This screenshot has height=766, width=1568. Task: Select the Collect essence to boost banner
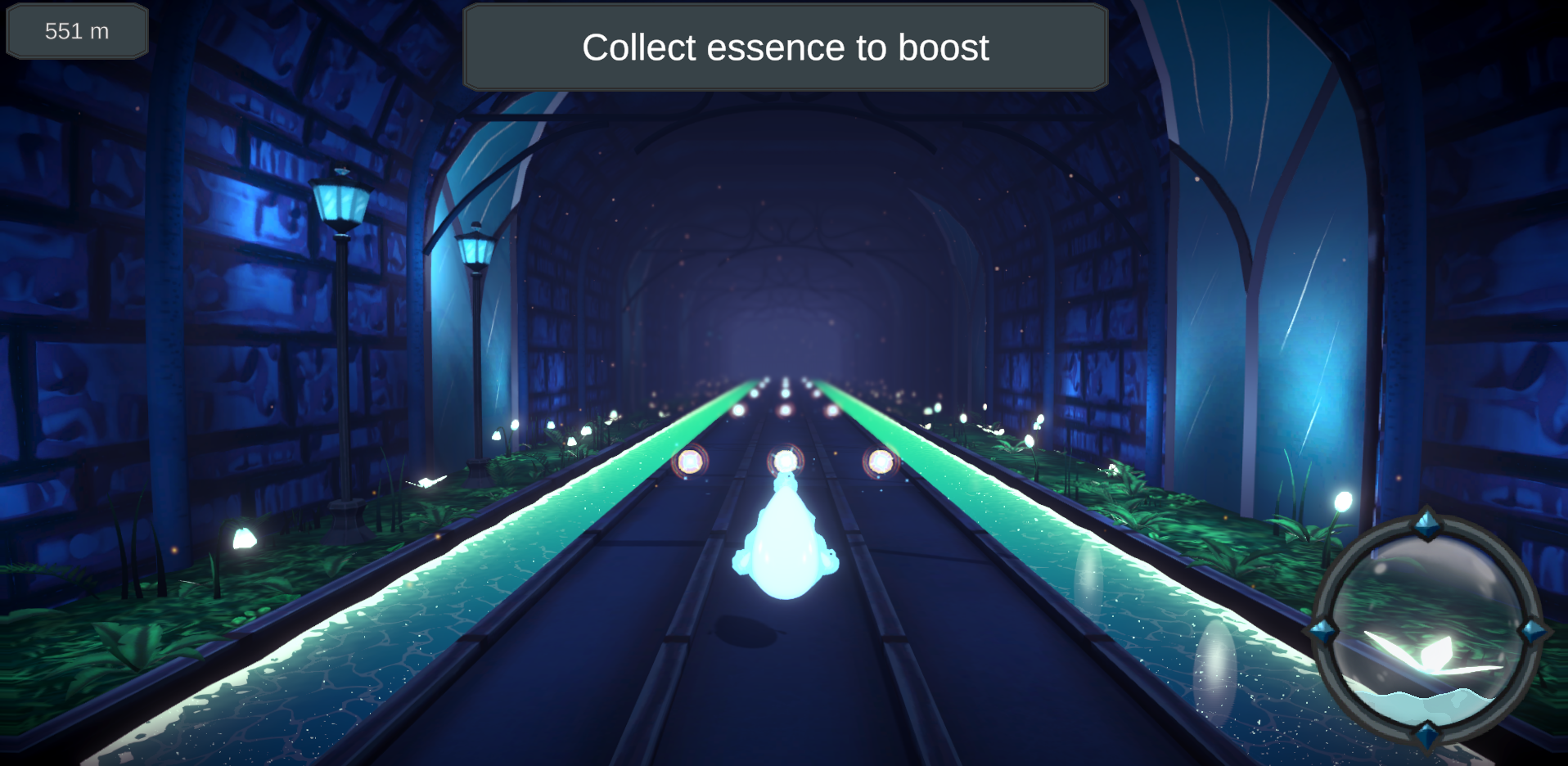click(784, 47)
